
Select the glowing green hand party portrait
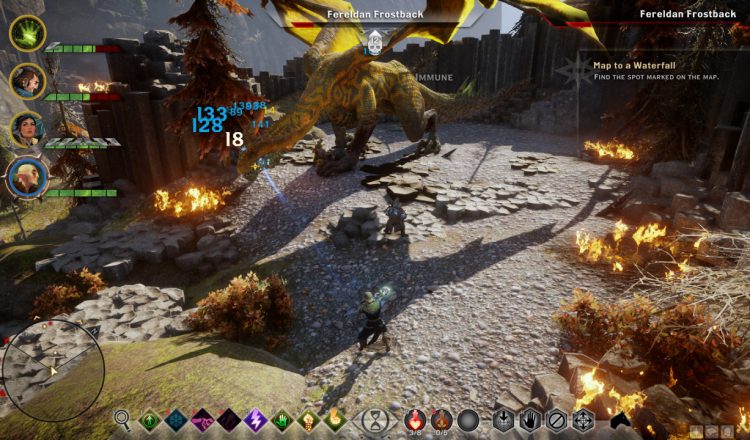[27, 33]
